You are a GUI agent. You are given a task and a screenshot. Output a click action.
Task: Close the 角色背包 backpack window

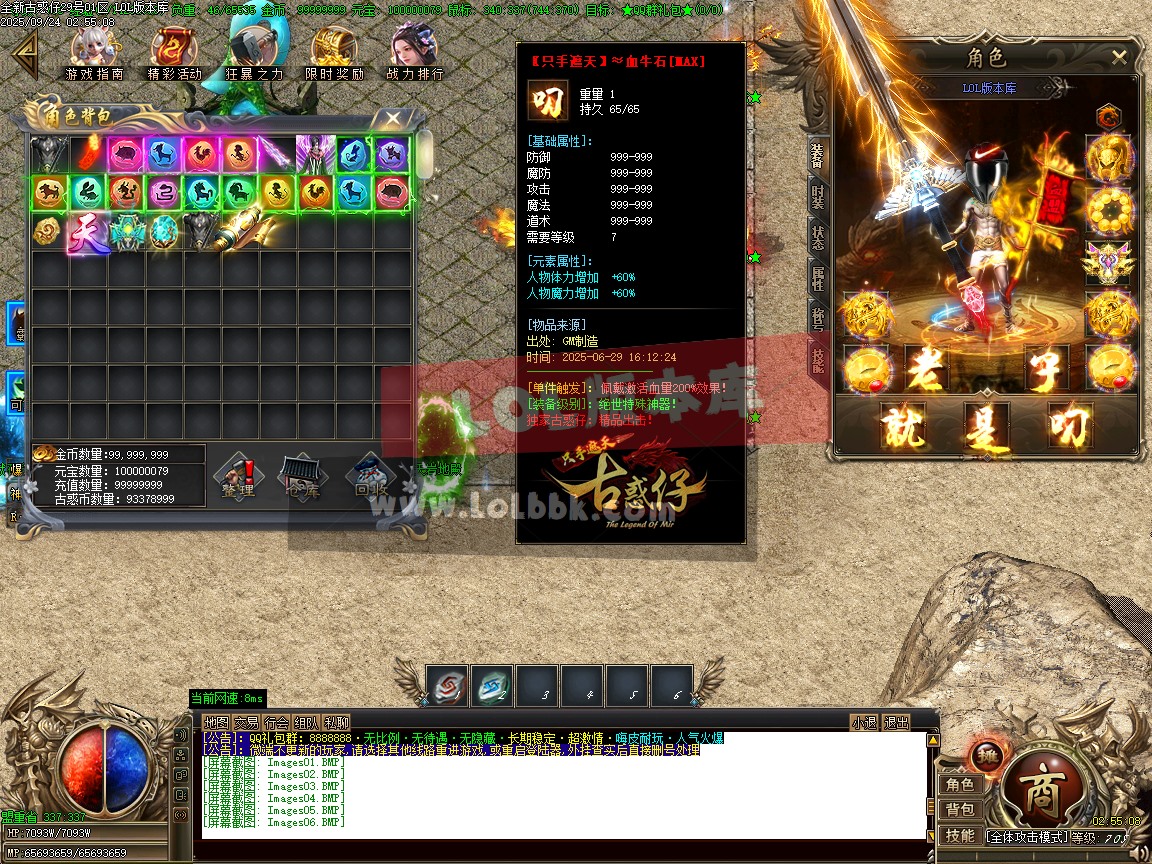tap(393, 118)
